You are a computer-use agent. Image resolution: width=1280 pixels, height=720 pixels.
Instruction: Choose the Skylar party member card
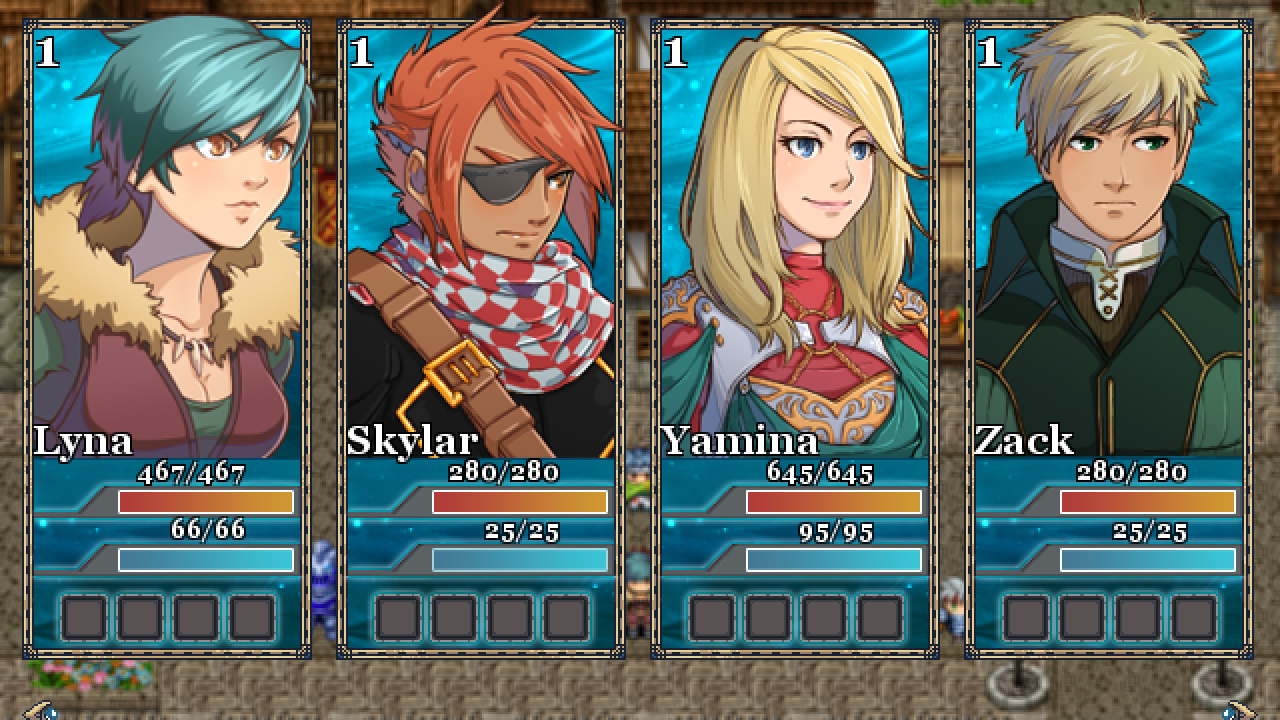tap(481, 340)
